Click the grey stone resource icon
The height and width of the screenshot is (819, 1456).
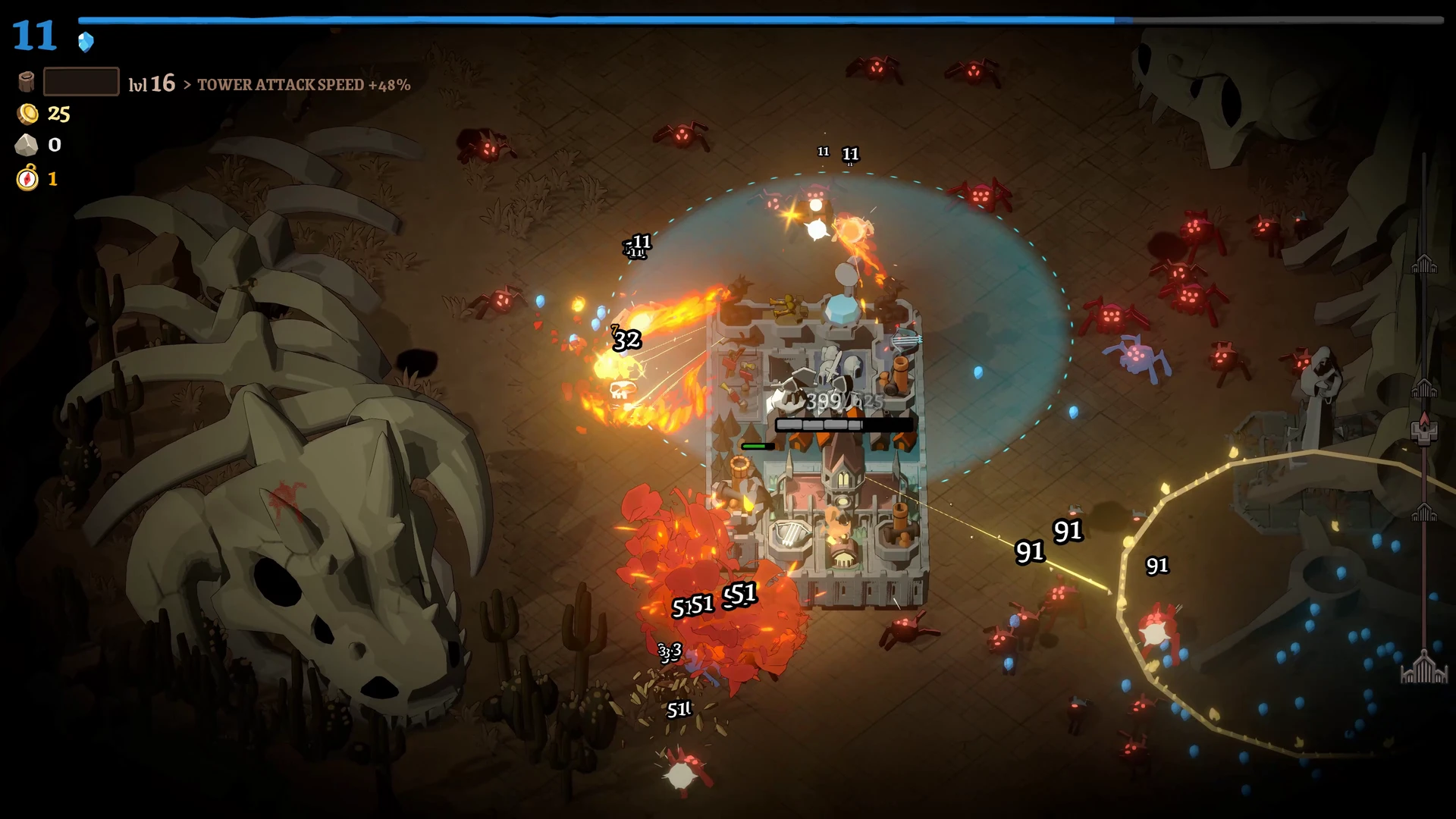pyautogui.click(x=27, y=145)
